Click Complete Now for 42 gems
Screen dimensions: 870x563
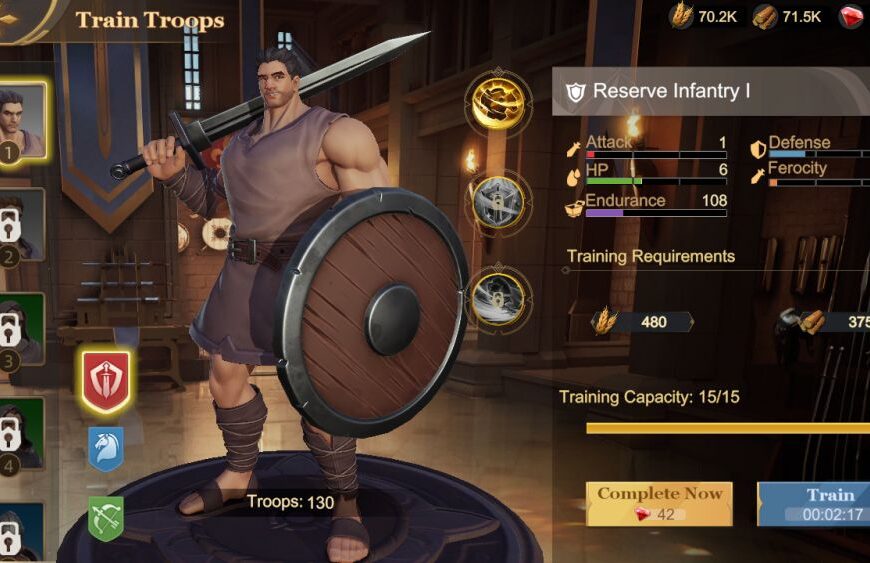tap(659, 504)
